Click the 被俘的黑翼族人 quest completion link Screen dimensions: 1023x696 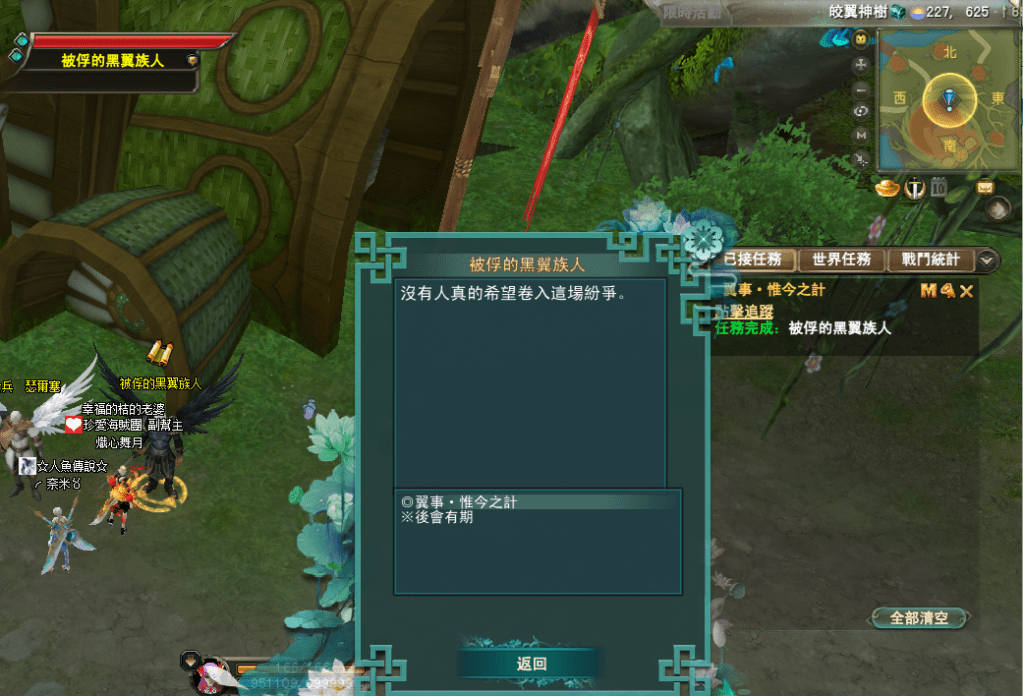(x=839, y=328)
